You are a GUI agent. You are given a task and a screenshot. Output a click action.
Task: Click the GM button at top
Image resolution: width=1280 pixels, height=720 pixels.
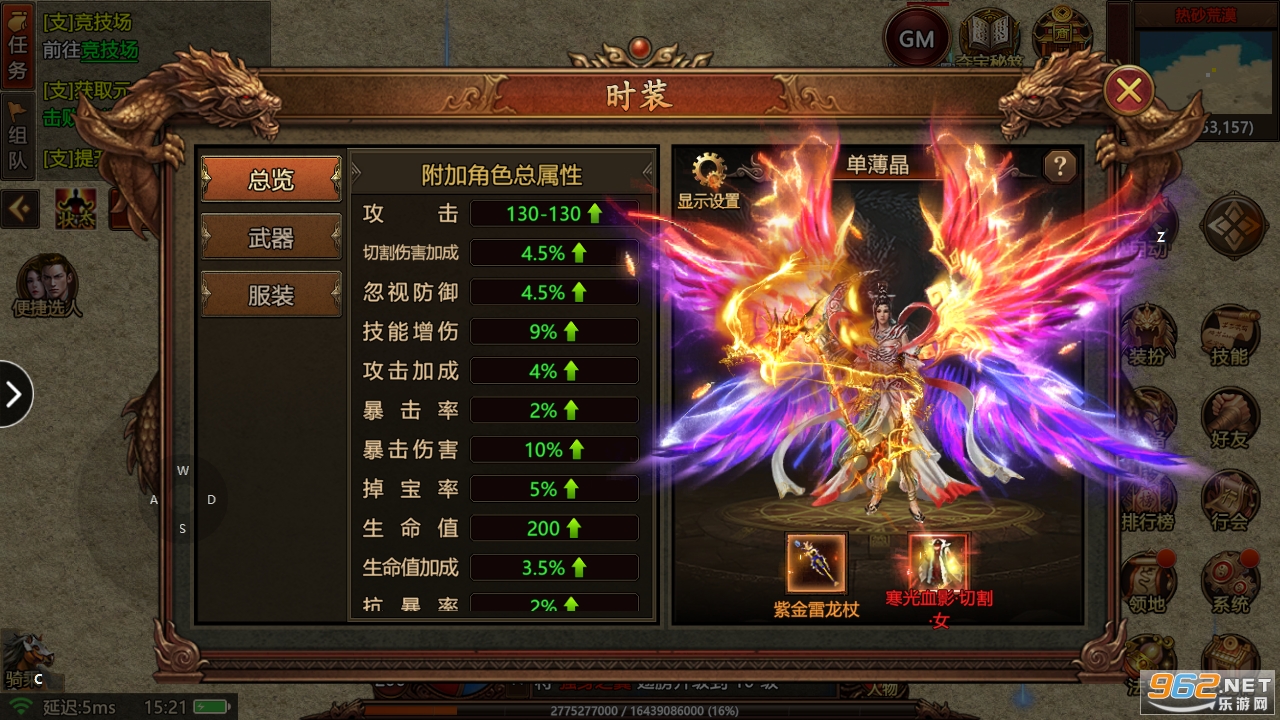click(x=917, y=38)
